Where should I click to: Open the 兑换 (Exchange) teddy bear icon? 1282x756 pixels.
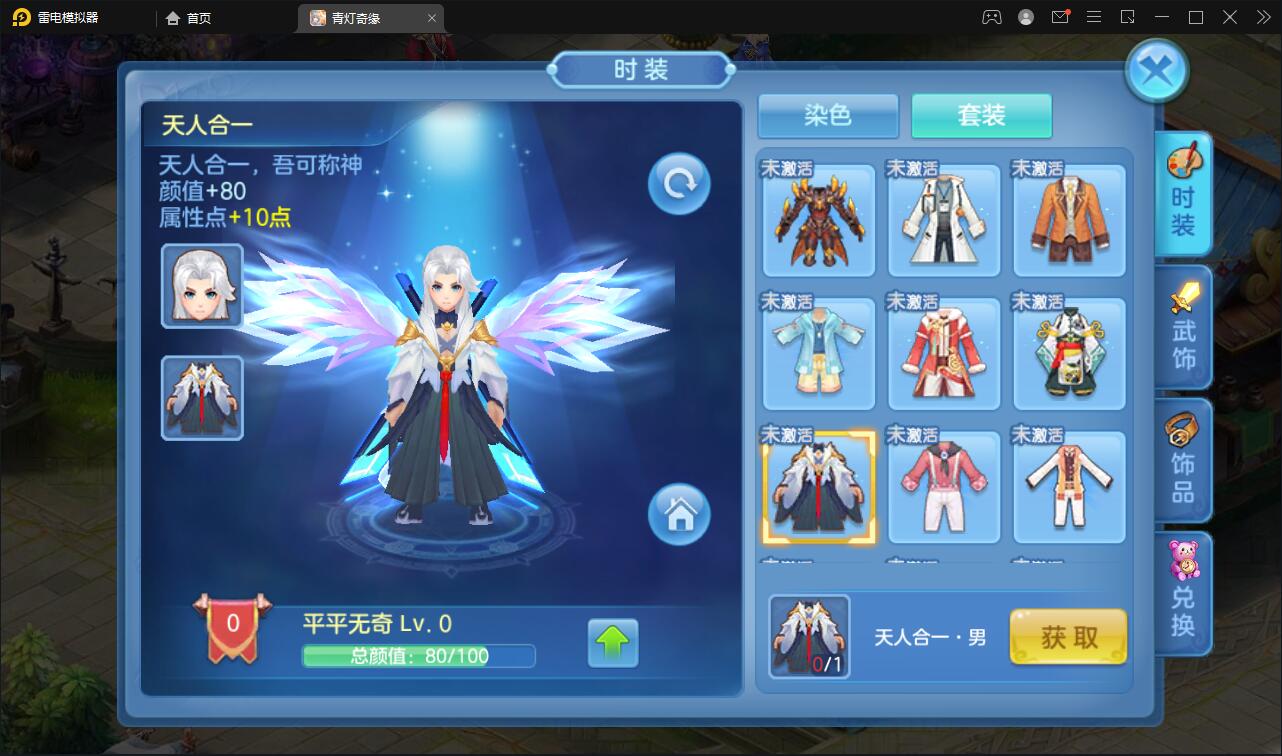(x=1184, y=592)
